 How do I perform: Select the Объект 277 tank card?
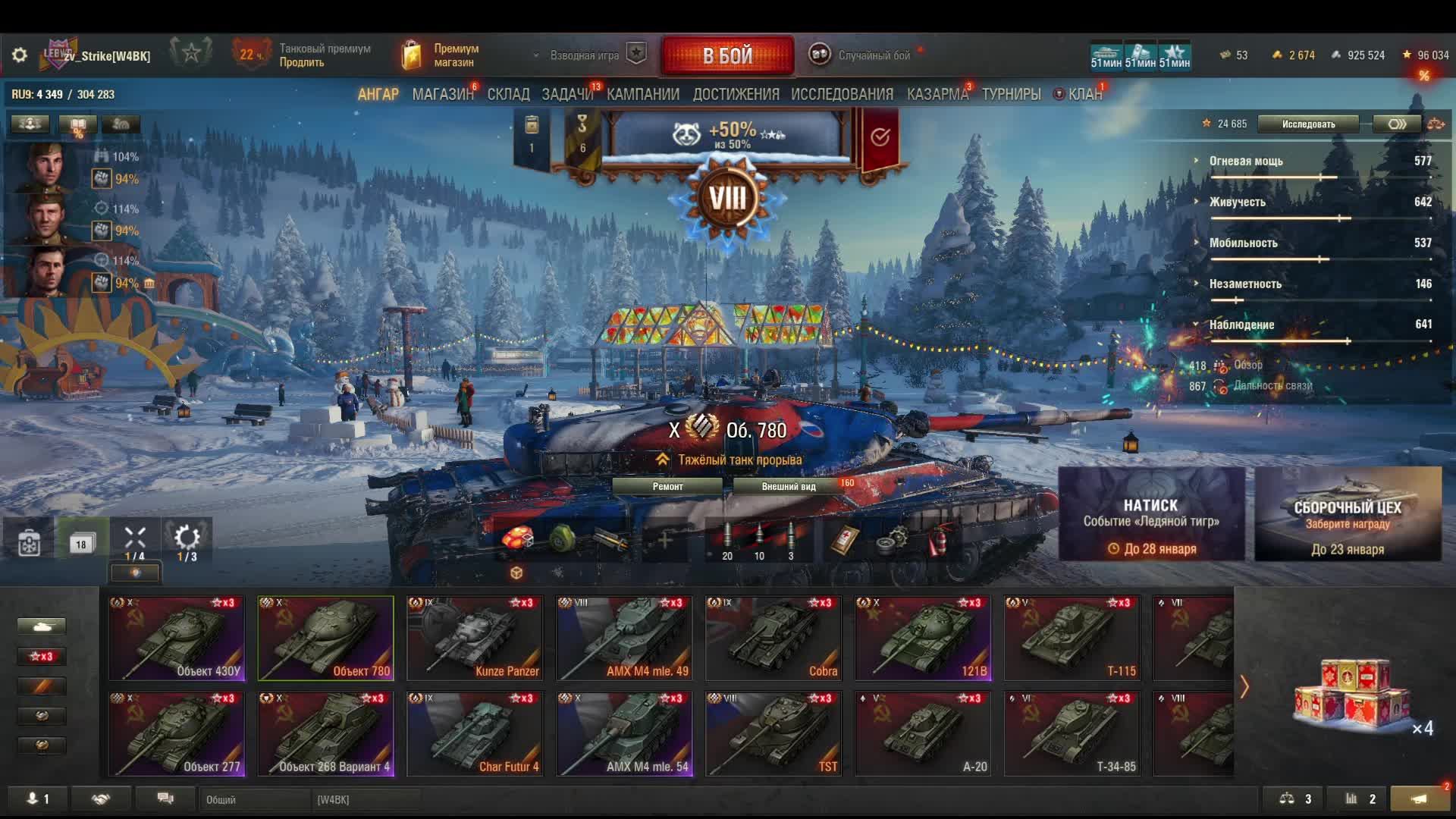pos(177,734)
